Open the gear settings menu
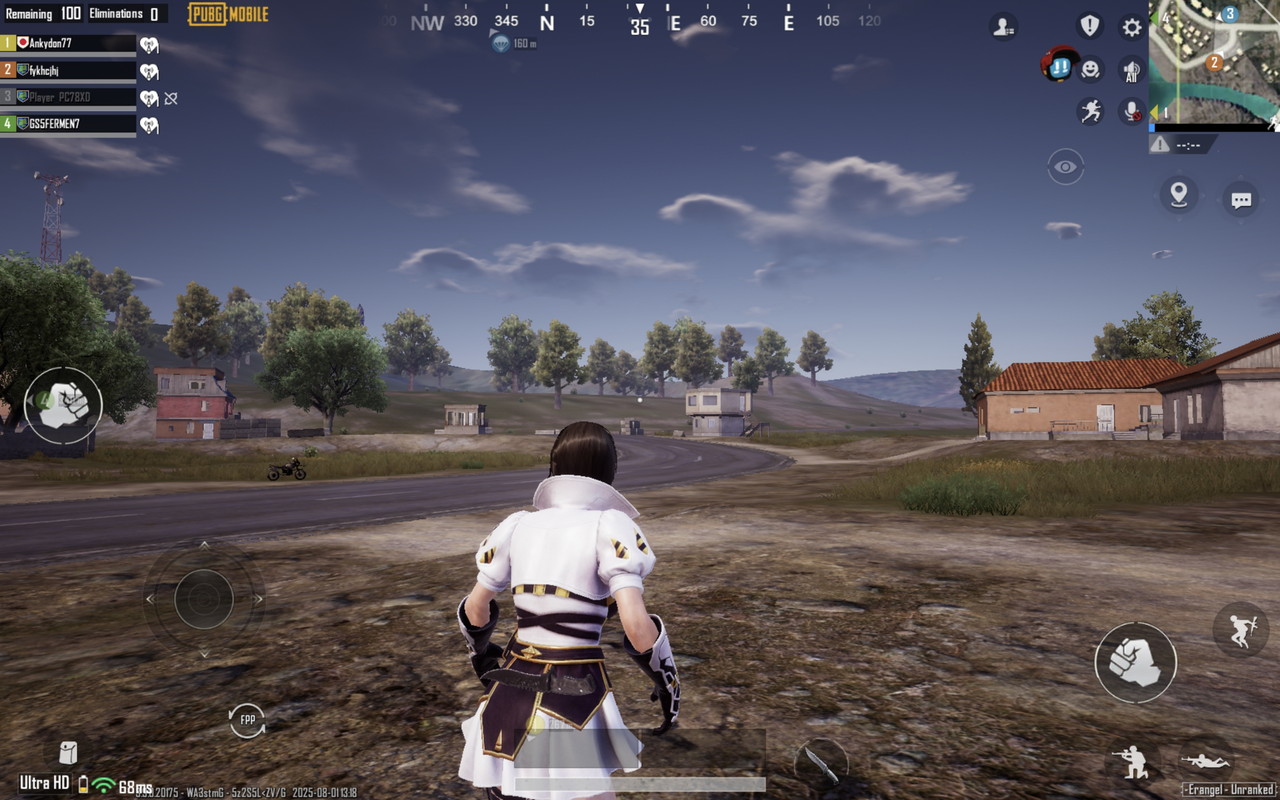Image resolution: width=1280 pixels, height=800 pixels. (1131, 27)
